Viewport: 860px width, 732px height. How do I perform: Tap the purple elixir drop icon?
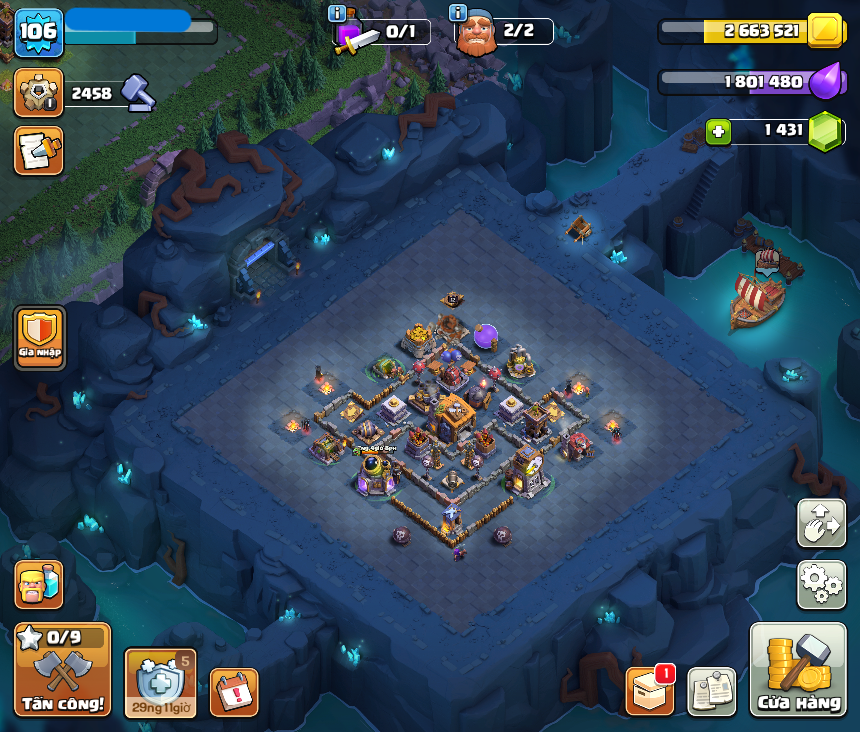click(x=825, y=81)
